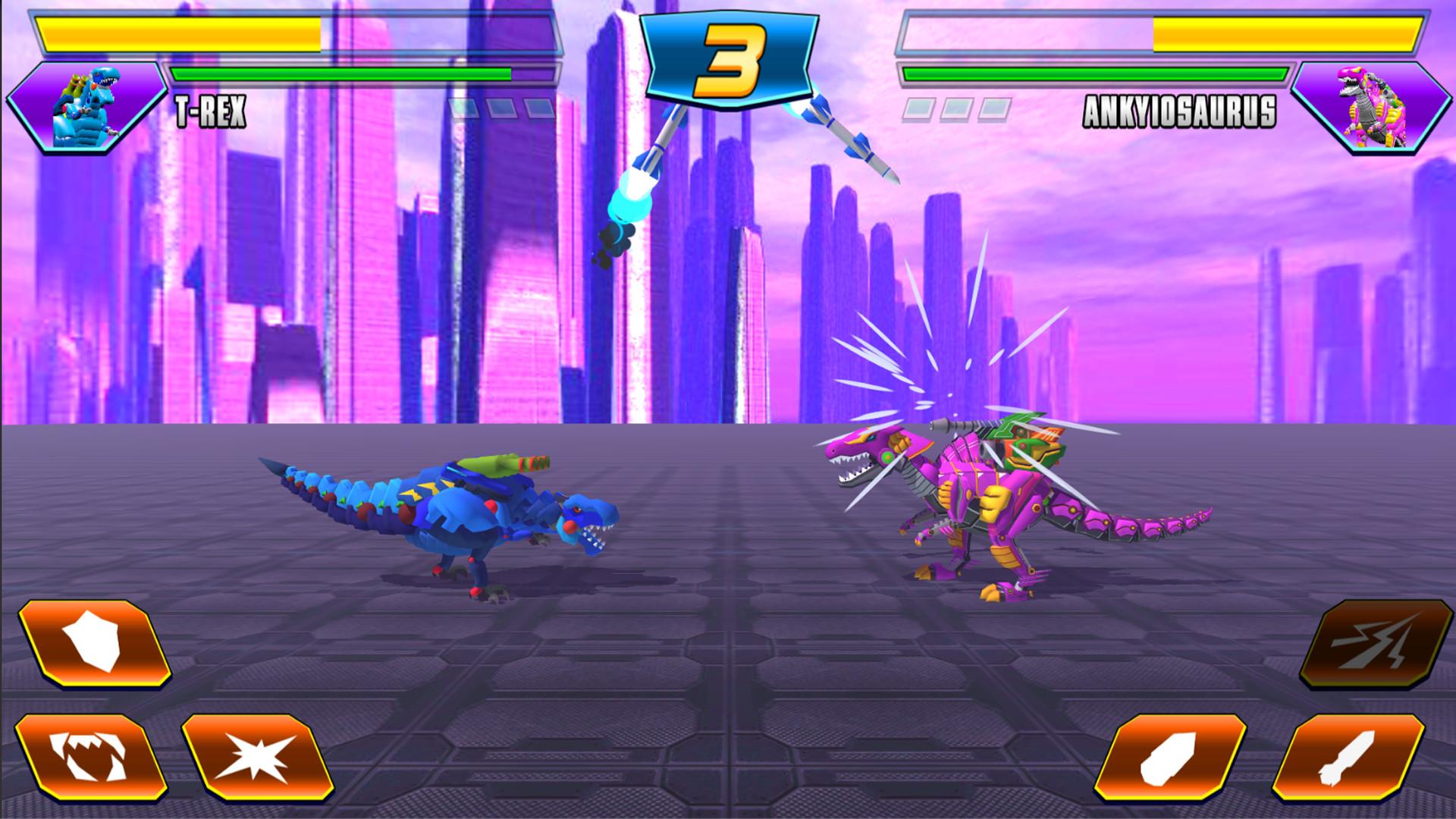Fire the bullet shell weapon button
Image resolution: width=1456 pixels, height=819 pixels.
tap(1181, 758)
